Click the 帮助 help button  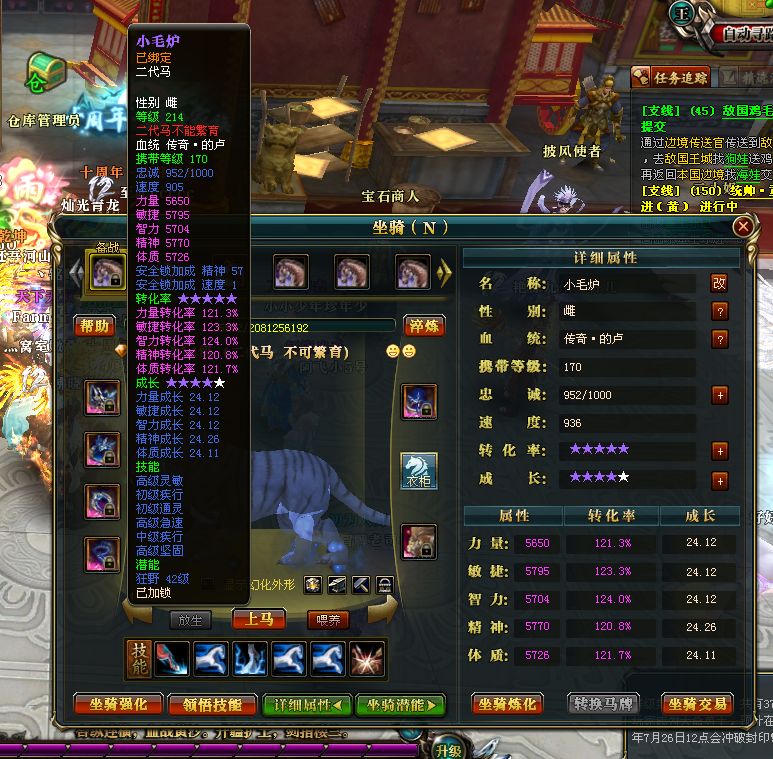(x=95, y=326)
